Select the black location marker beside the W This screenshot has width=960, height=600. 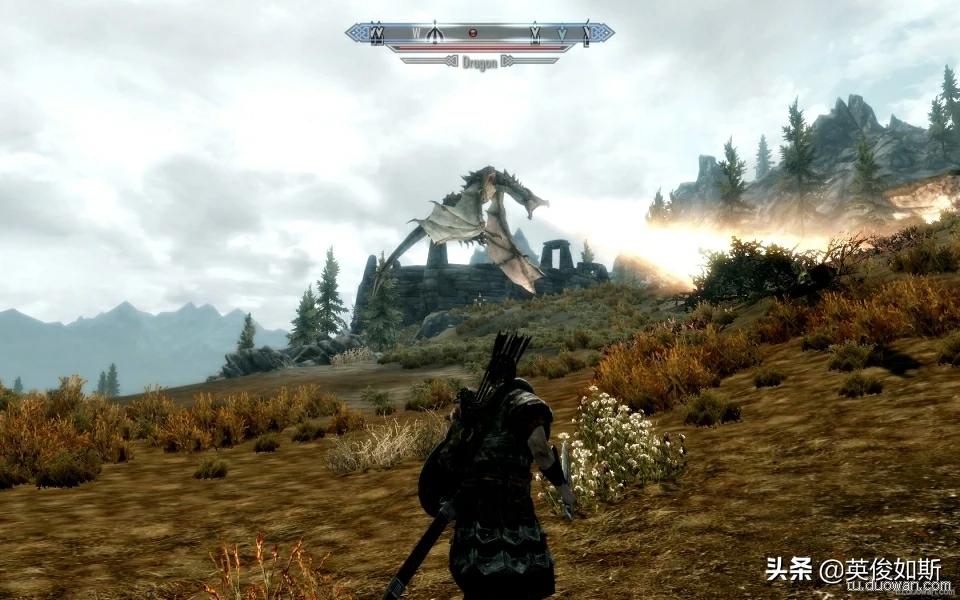click(x=434, y=34)
